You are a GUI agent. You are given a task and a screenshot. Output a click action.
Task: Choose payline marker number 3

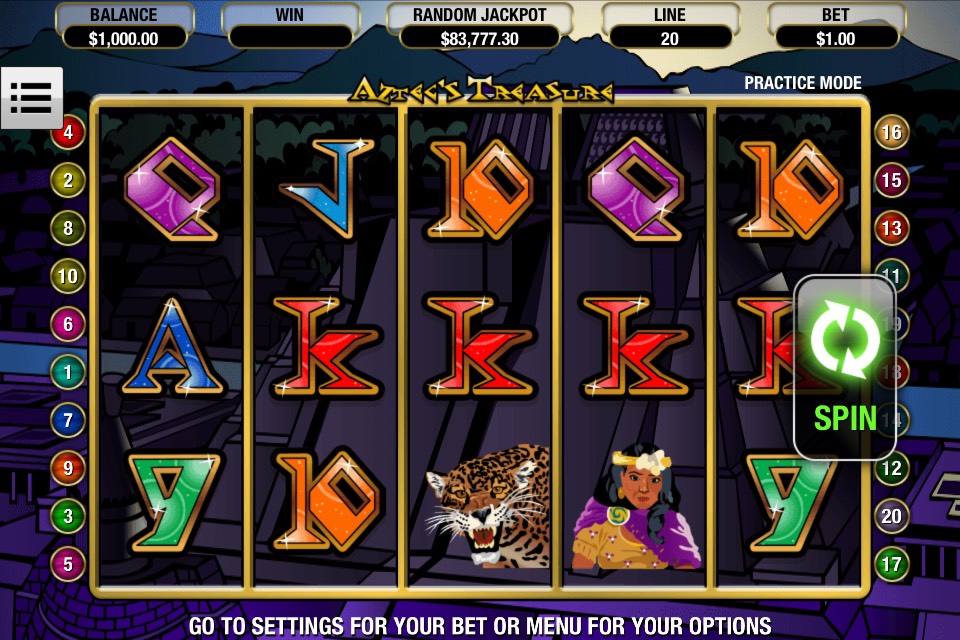coord(68,516)
